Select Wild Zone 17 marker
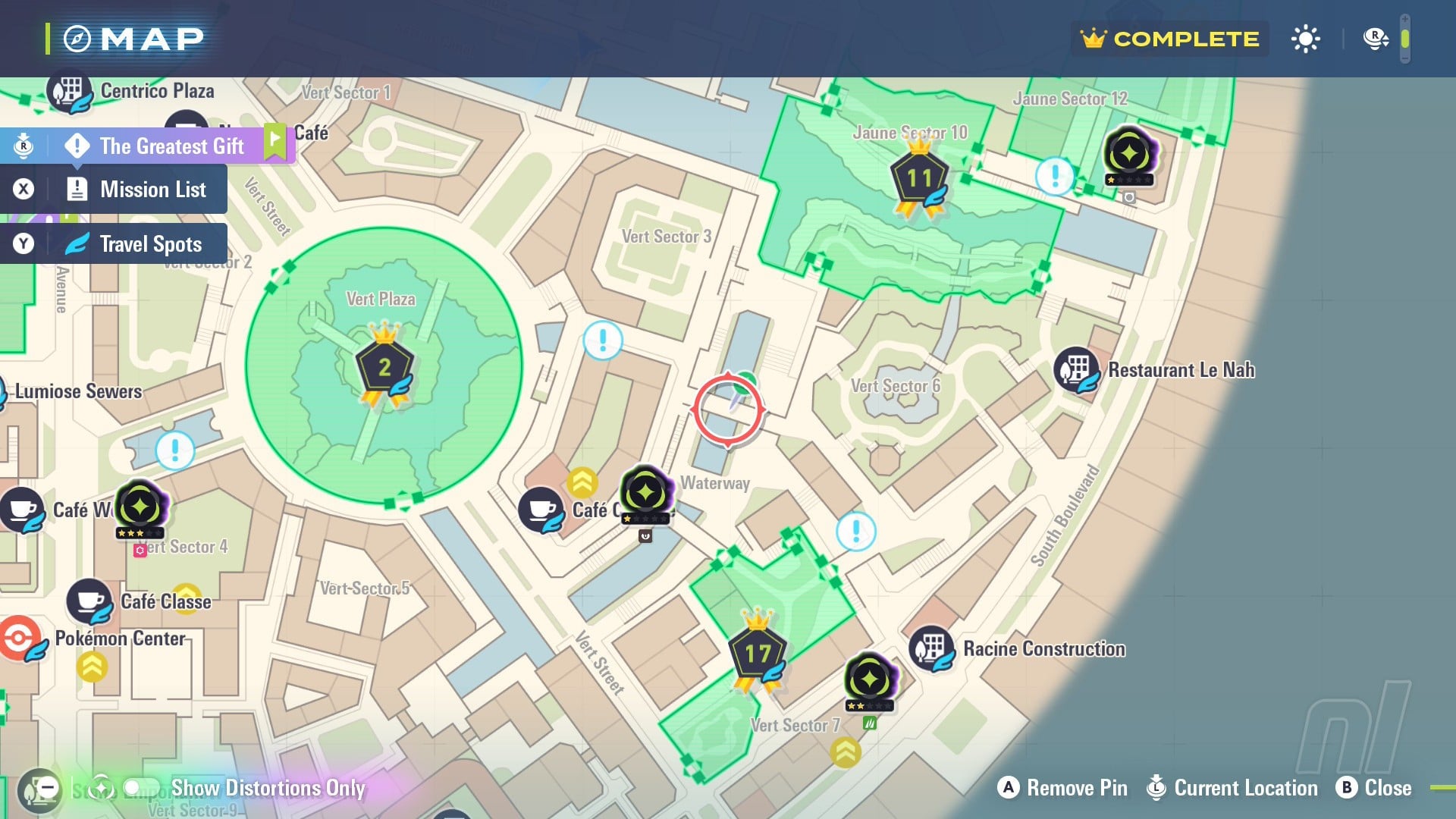This screenshot has width=1456, height=819. point(757,654)
